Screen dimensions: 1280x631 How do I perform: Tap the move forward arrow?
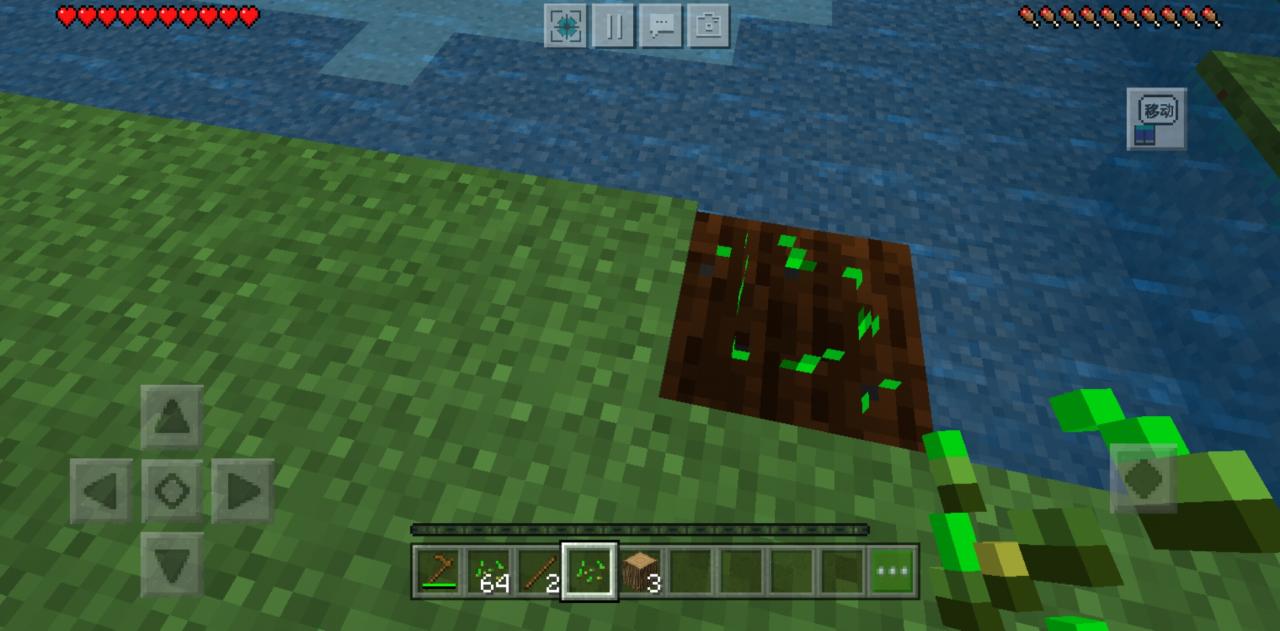tap(172, 417)
